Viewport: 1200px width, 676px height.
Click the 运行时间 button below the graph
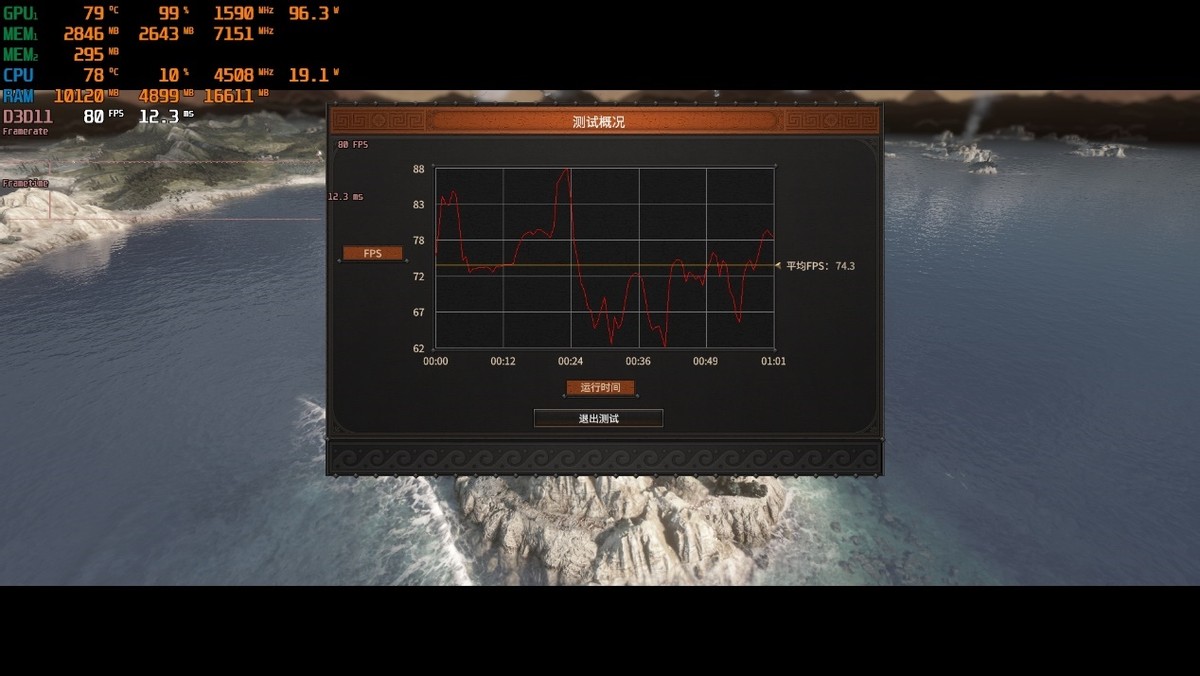(x=600, y=388)
